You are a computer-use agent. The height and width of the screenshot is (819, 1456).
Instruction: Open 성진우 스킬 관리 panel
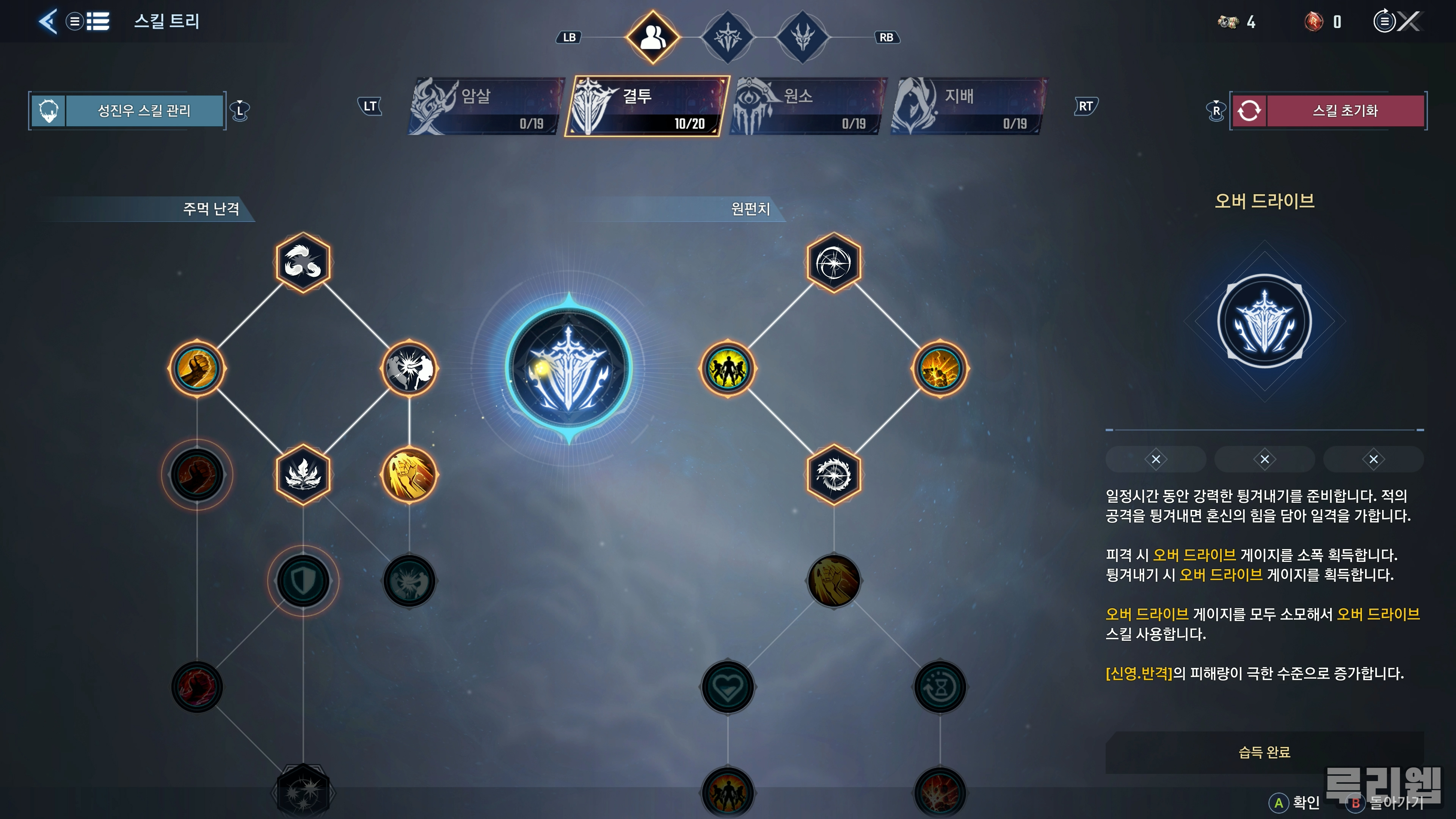click(x=144, y=111)
